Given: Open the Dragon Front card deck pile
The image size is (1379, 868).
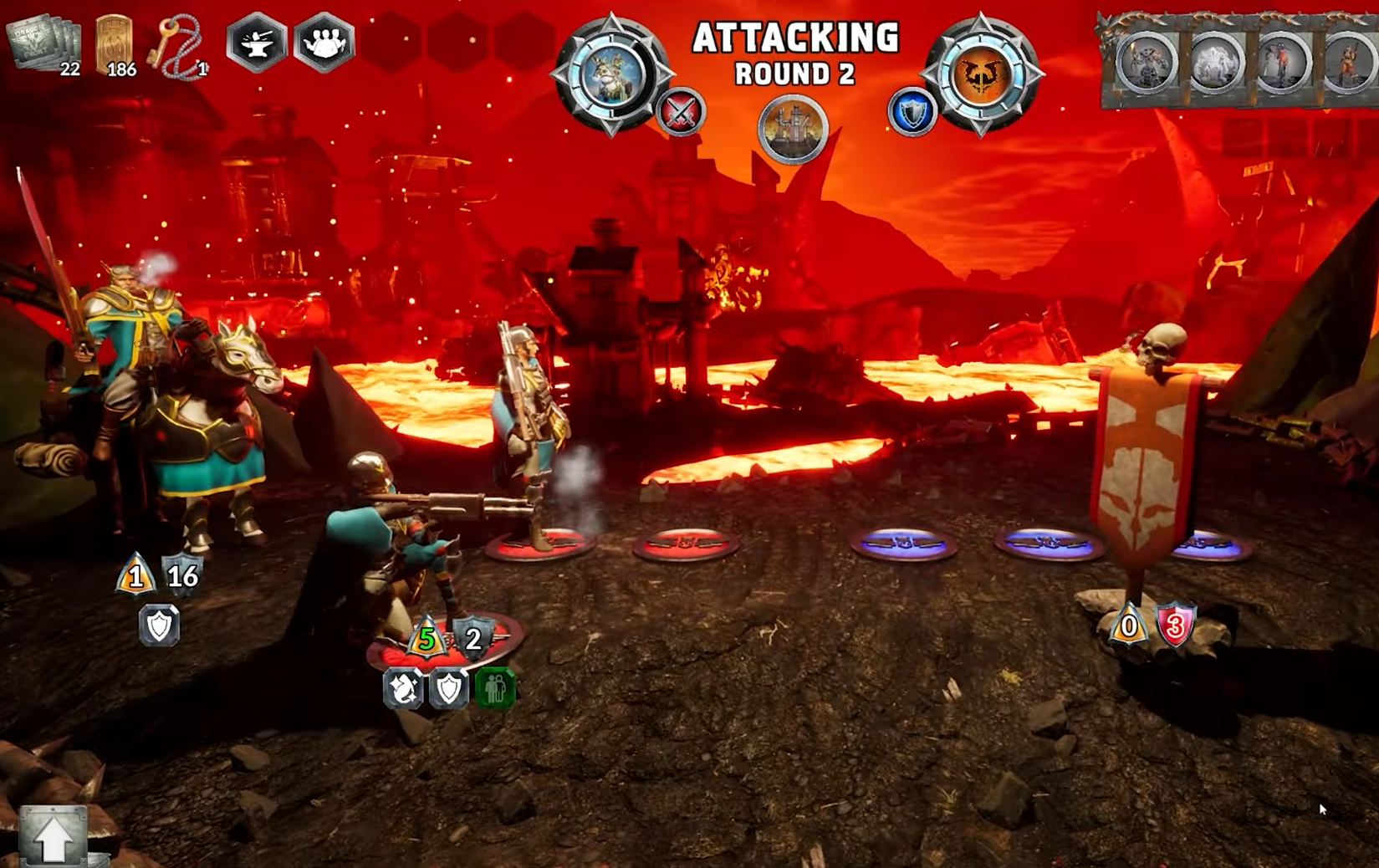Looking at the screenshot, I should pyautogui.click(x=43, y=42).
